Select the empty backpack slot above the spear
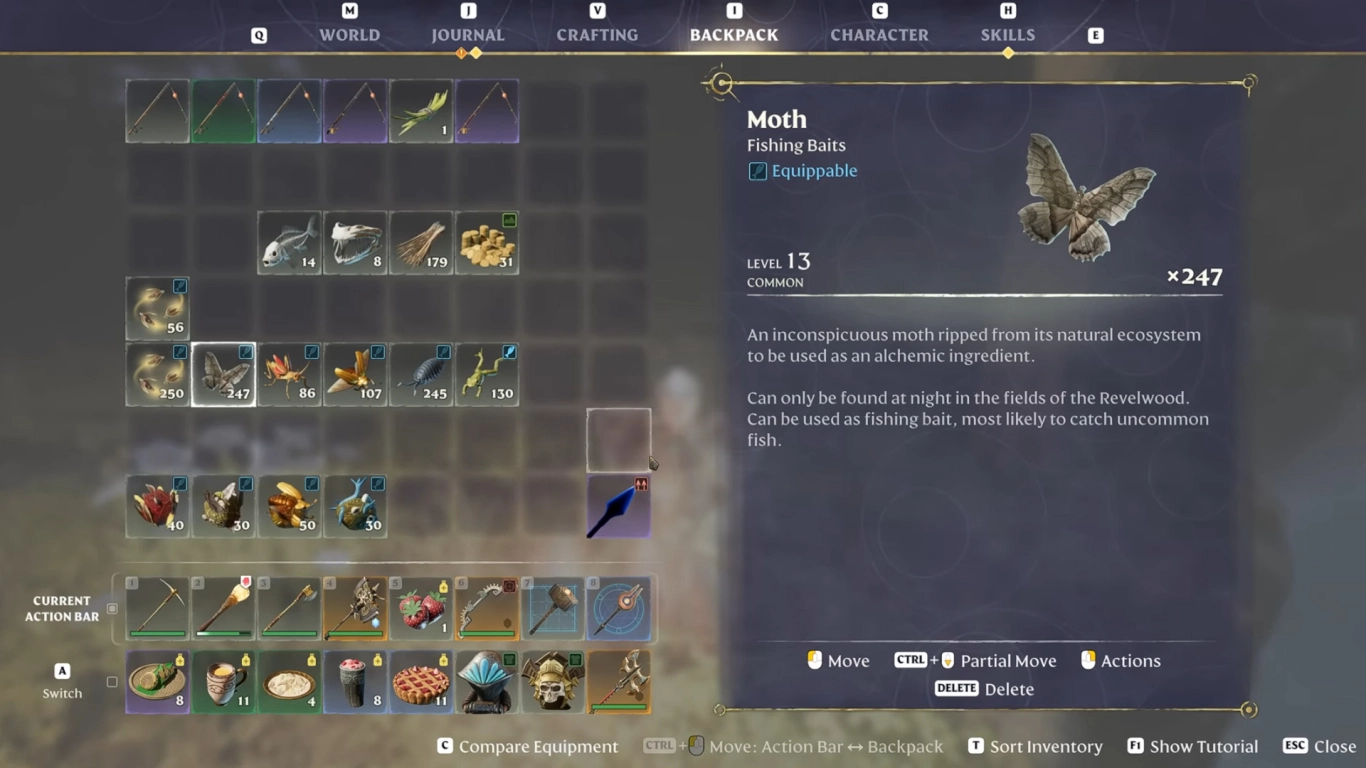The image size is (1366, 768). tap(619, 438)
